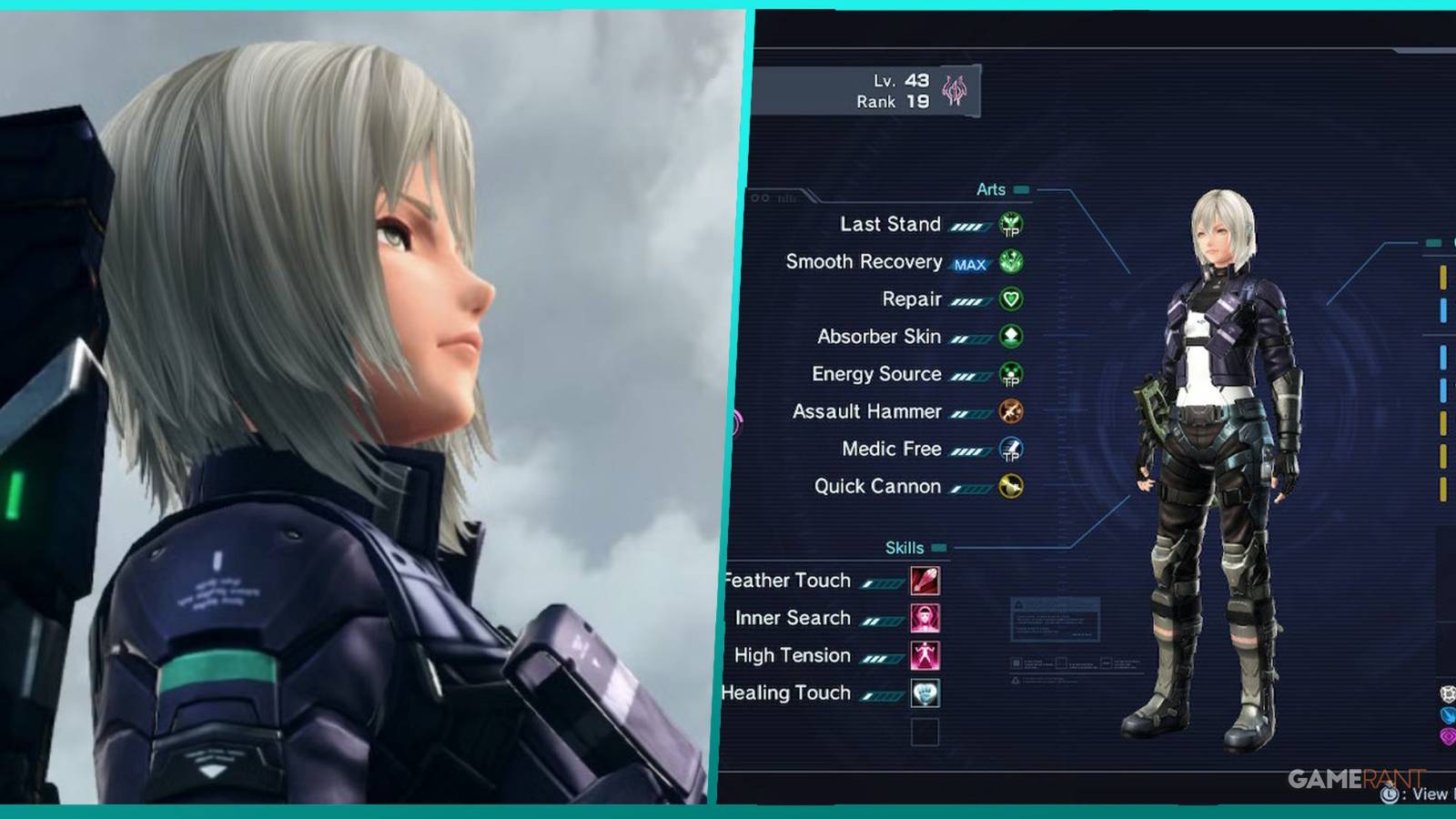Click the Energy Source upgrade progress bar
The width and height of the screenshot is (1456, 819).
point(970,374)
